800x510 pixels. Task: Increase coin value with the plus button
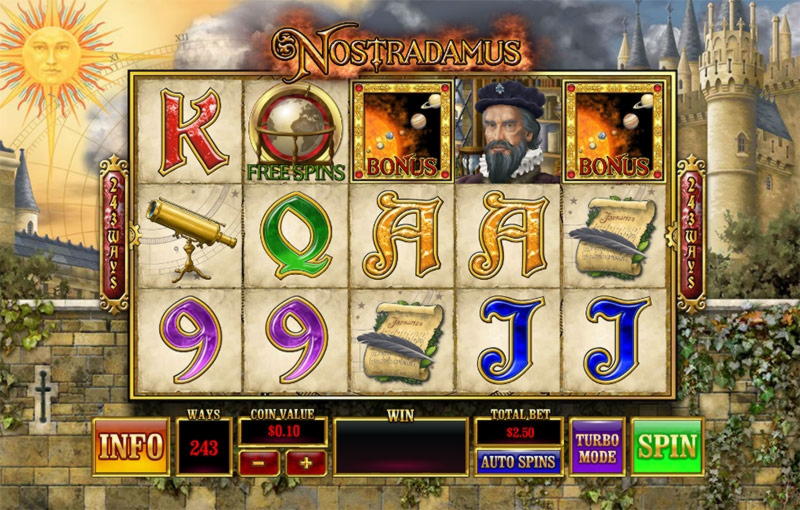306,462
